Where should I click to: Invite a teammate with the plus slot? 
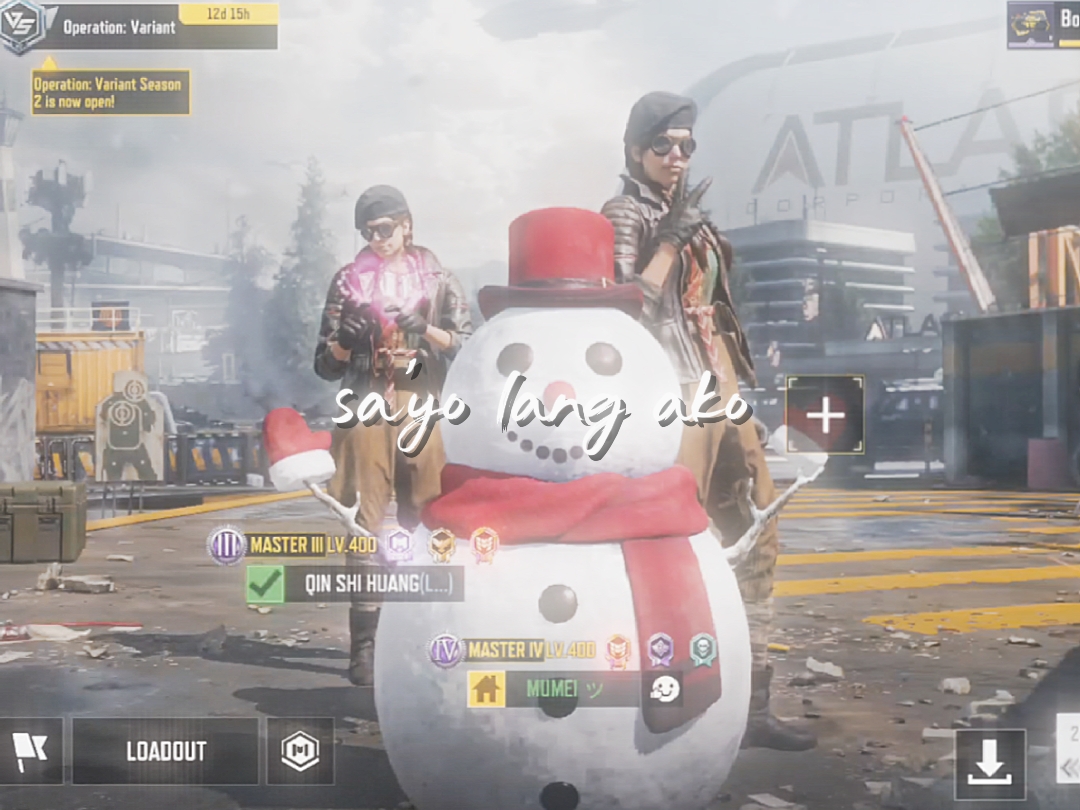(825, 415)
